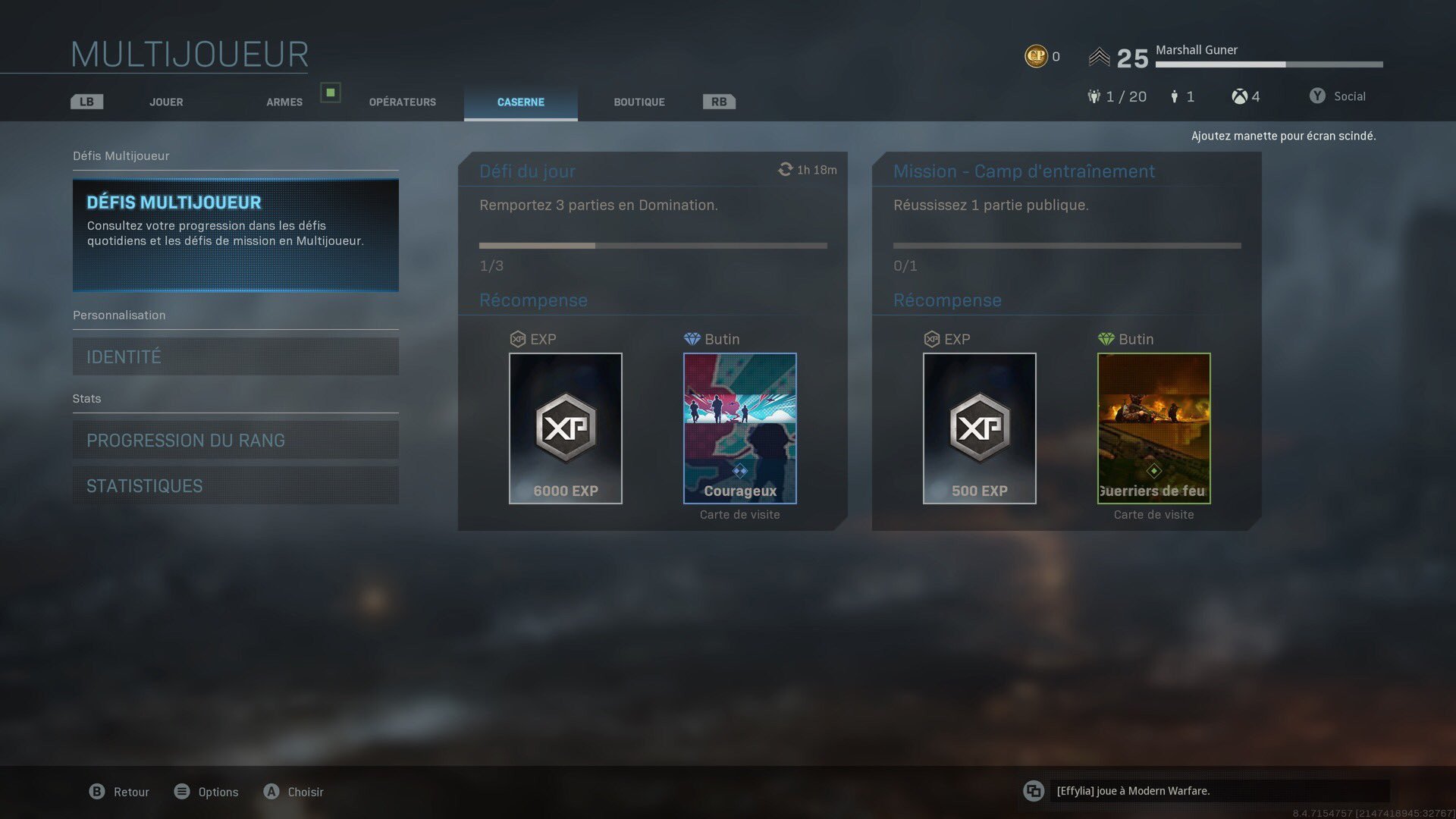Select PROGRESSION DU RANG
The width and height of the screenshot is (1456, 819).
[235, 440]
